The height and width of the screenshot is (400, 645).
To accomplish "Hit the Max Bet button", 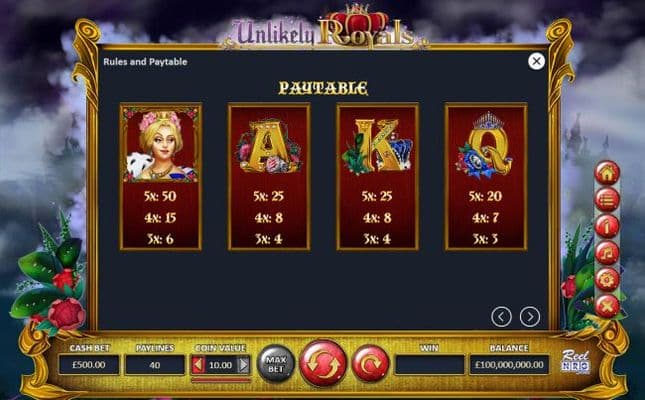I will point(275,363).
